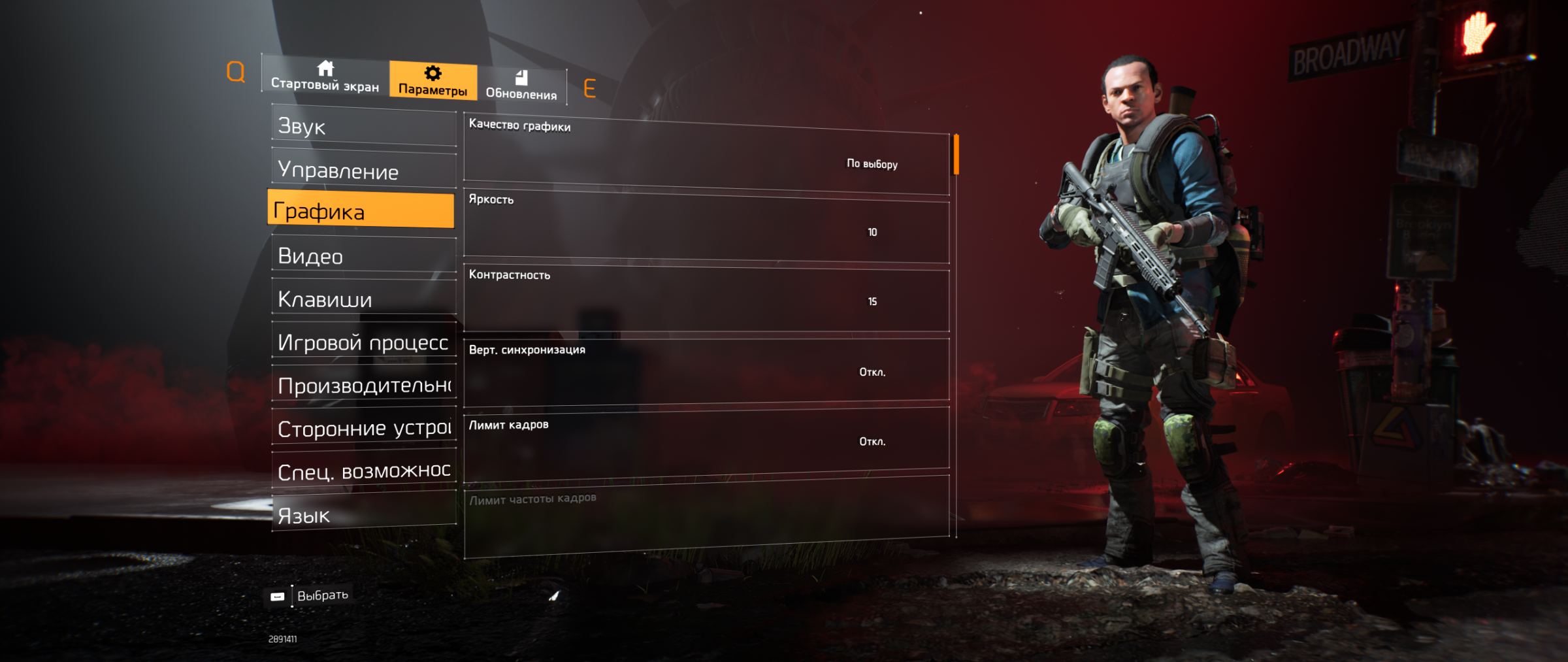Go to the Клавиши settings category

pyautogui.click(x=363, y=299)
